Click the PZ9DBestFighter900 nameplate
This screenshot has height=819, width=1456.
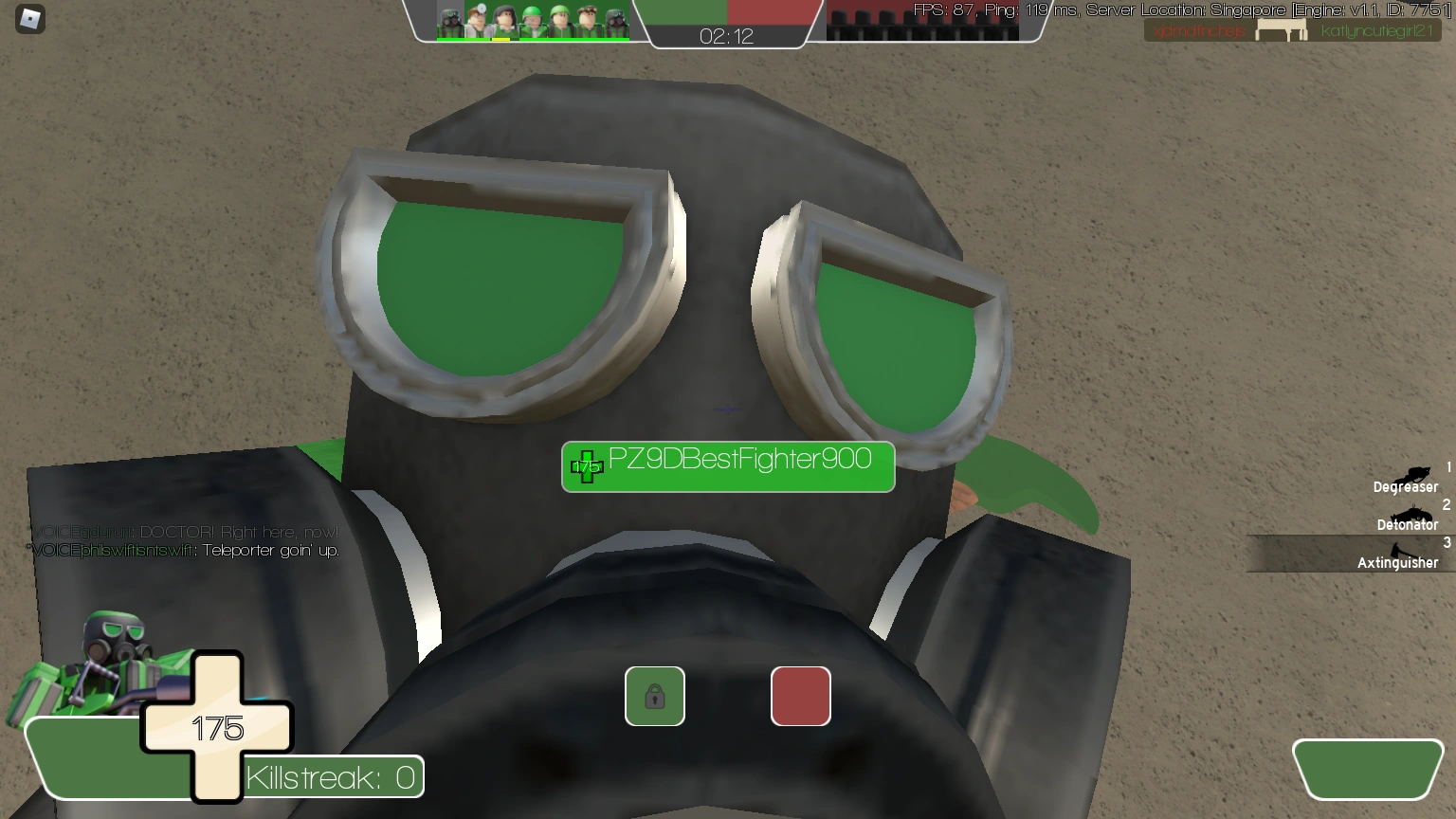728,466
